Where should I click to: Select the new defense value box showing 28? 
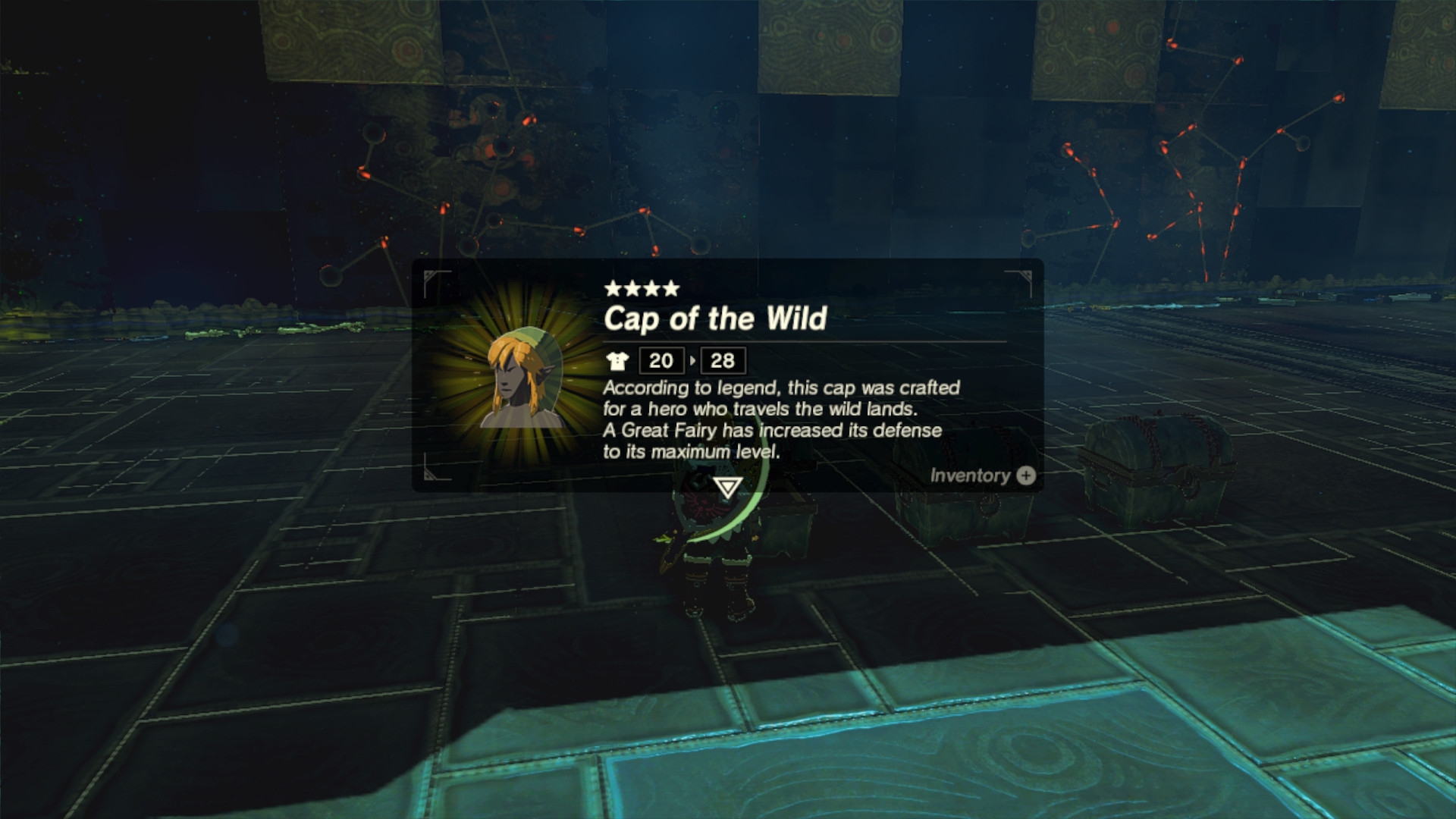click(723, 361)
